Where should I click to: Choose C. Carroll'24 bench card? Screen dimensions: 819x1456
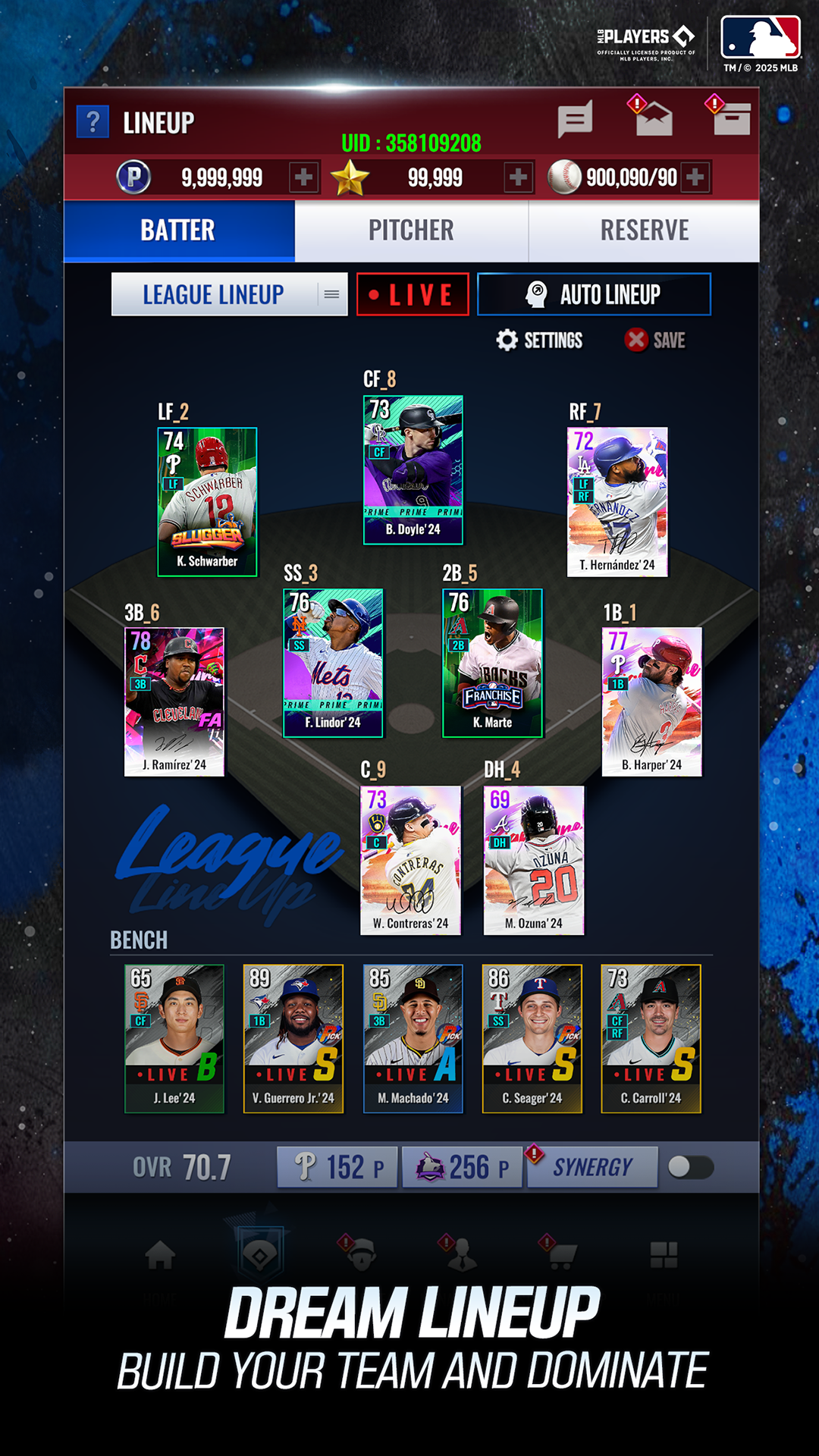651,1038
